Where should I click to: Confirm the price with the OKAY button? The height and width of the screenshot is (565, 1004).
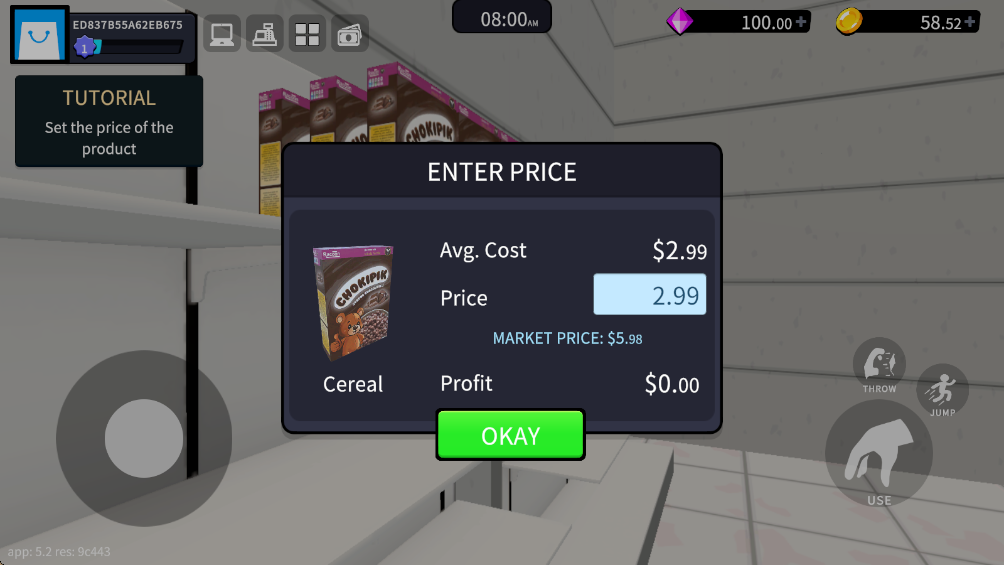pos(510,436)
